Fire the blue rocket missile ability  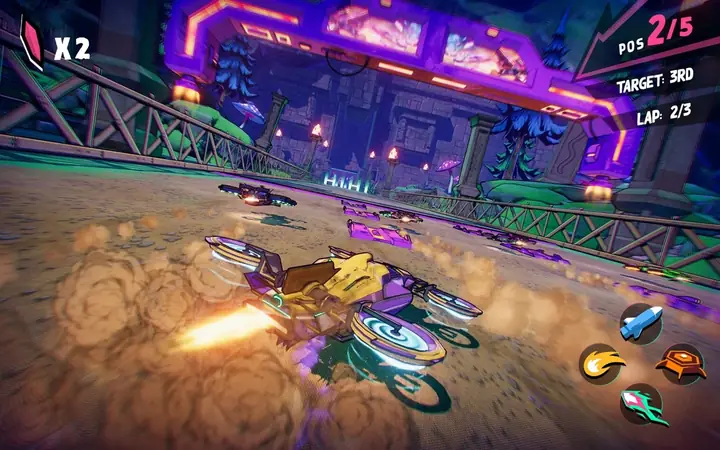641,322
